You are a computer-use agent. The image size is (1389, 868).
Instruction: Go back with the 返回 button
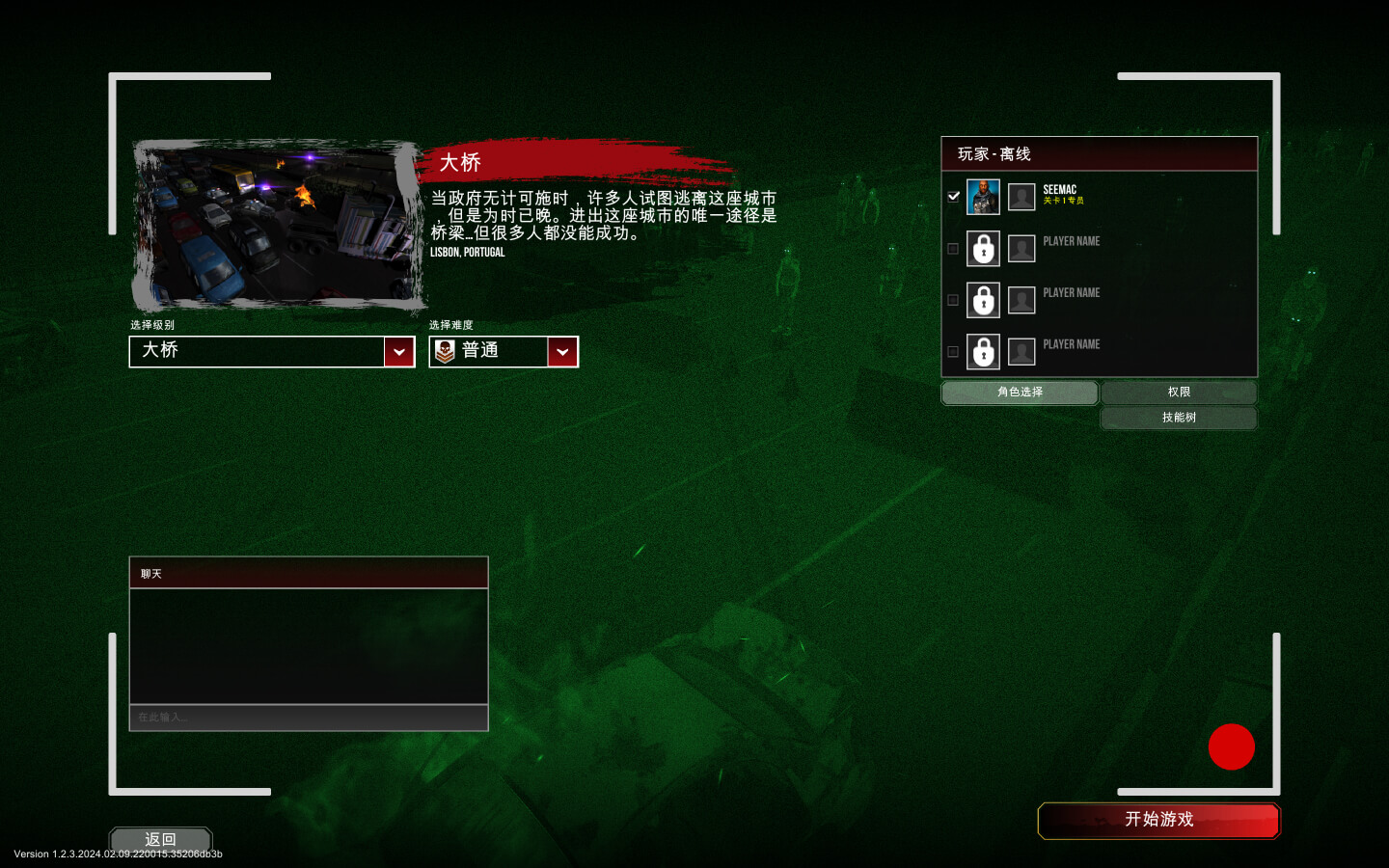coord(160,839)
